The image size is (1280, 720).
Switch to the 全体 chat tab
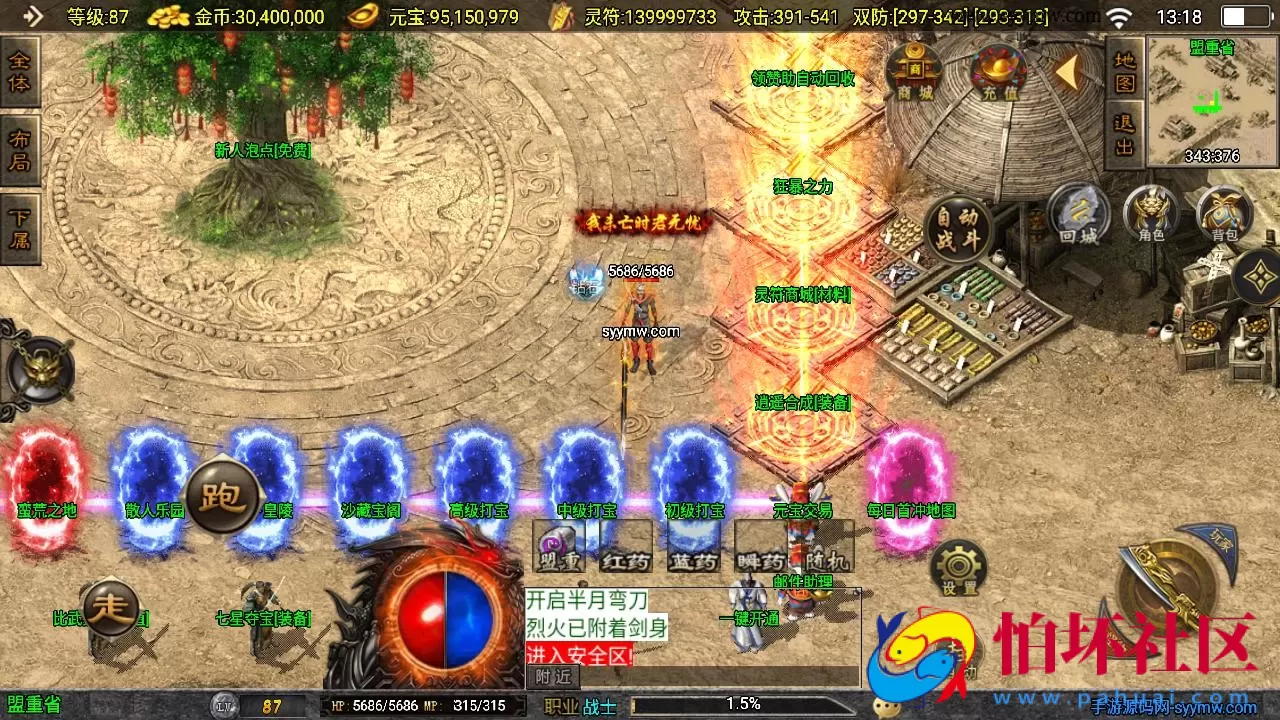point(20,70)
